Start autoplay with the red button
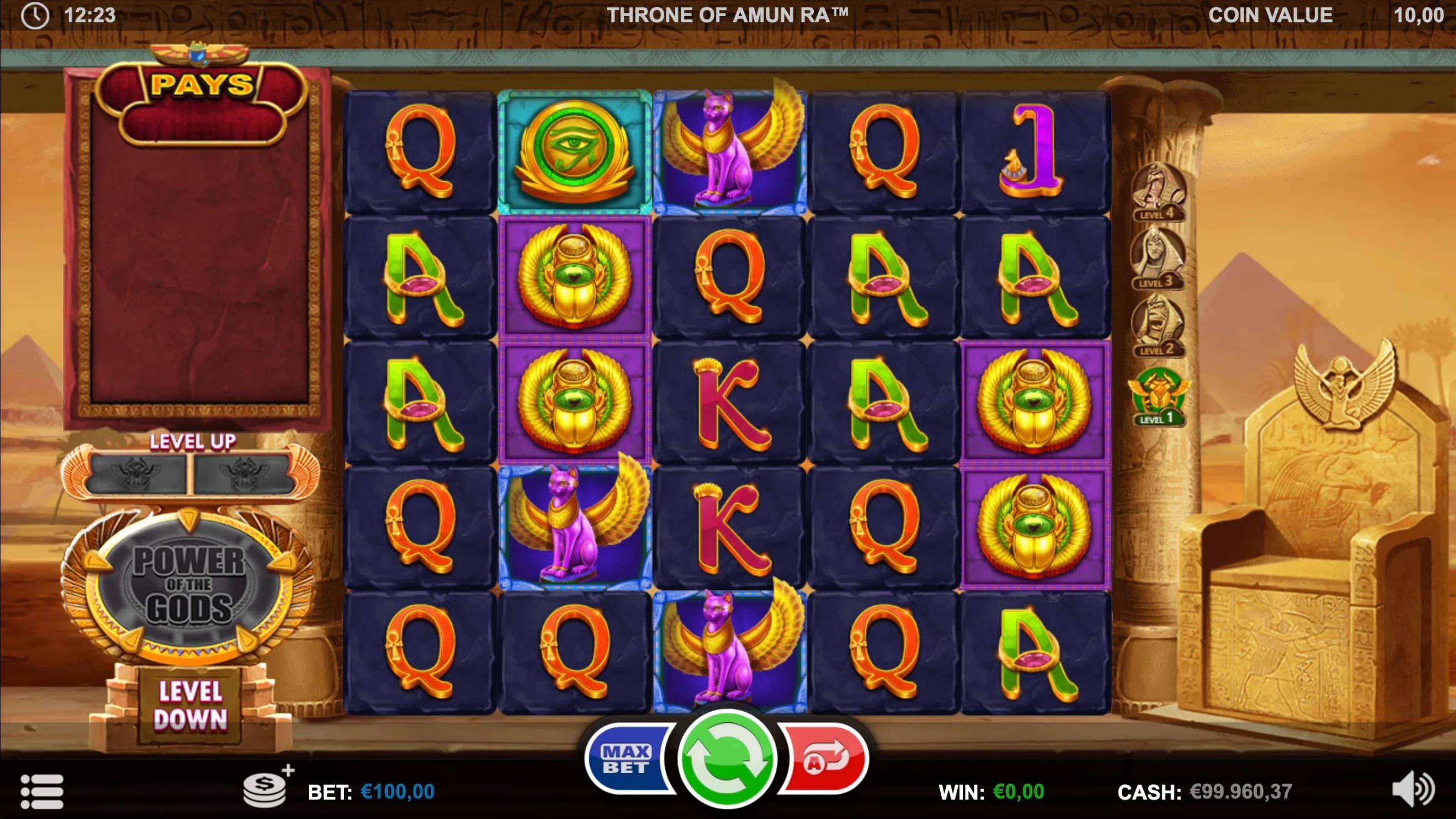Image resolution: width=1456 pixels, height=819 pixels. click(826, 759)
